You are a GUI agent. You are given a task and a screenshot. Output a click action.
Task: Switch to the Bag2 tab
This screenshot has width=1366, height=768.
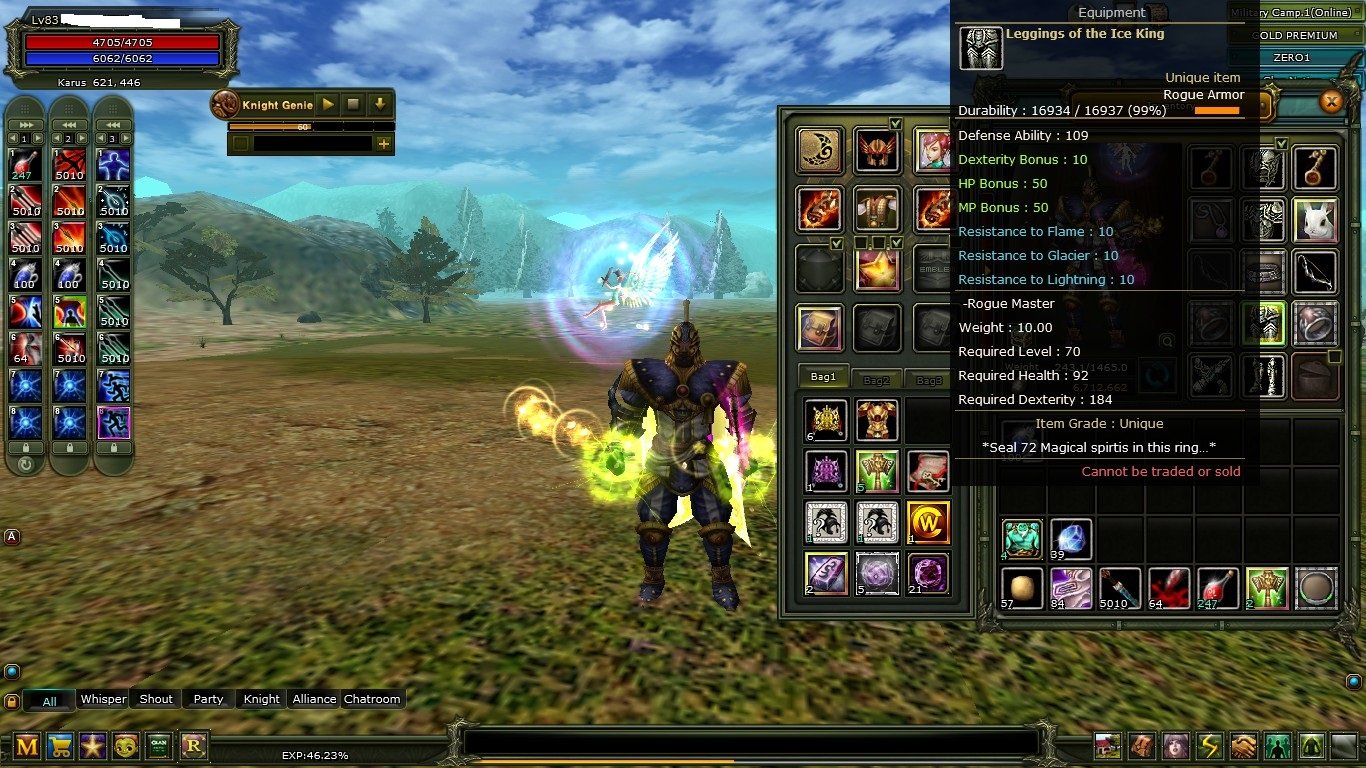pos(877,379)
